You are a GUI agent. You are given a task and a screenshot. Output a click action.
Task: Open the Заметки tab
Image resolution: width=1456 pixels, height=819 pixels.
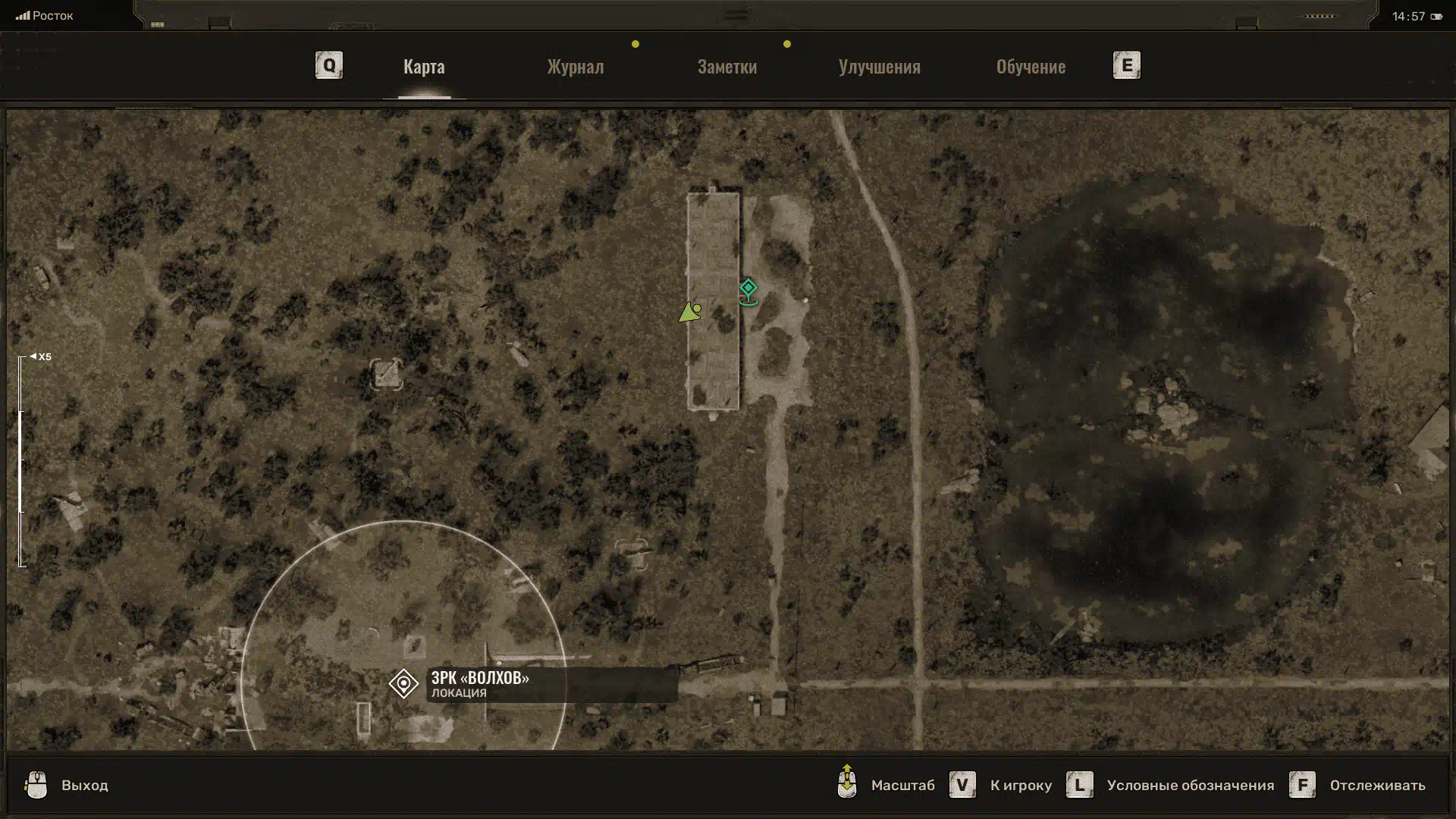pos(726,67)
